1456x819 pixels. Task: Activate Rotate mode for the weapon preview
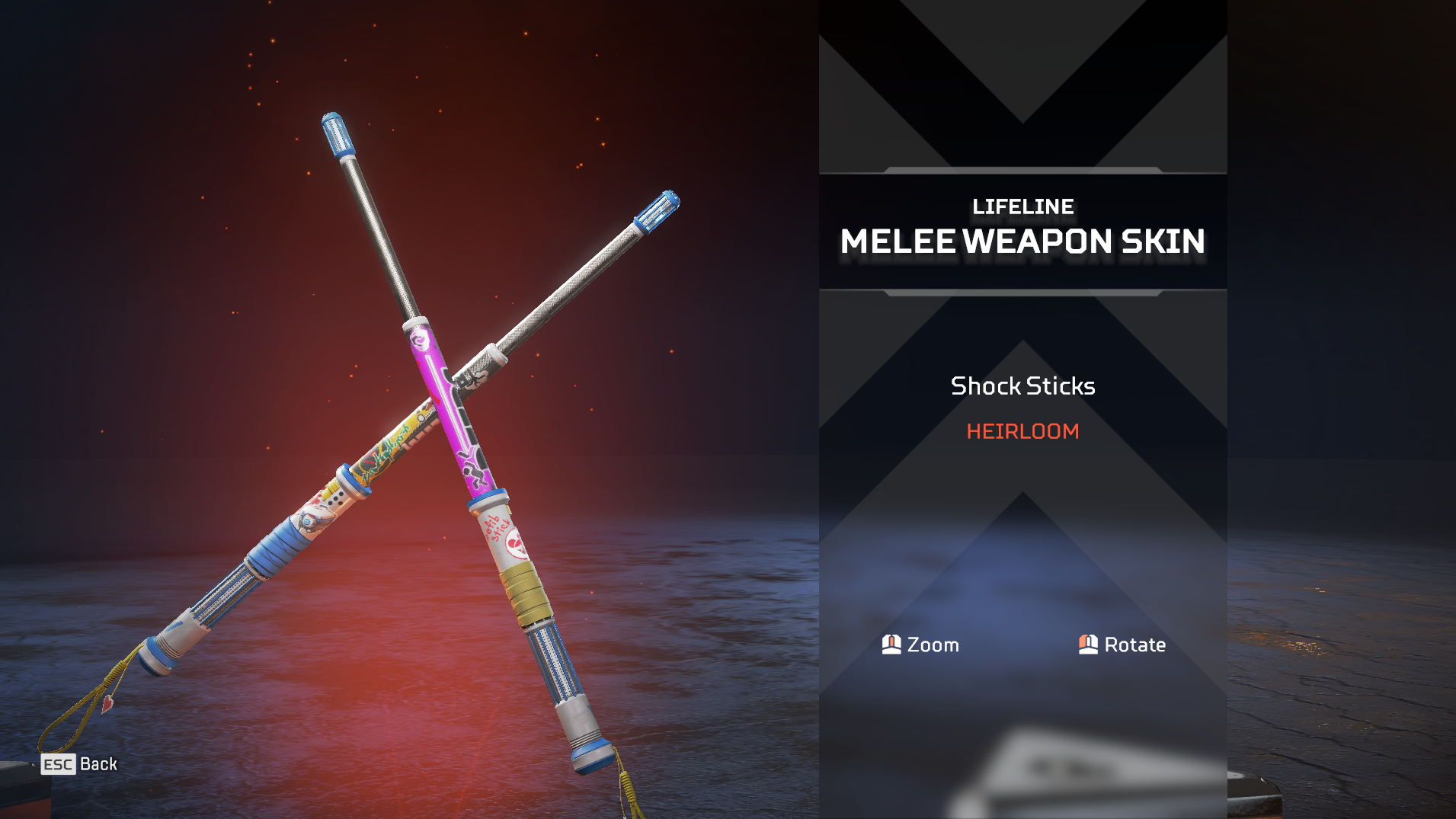[x=1122, y=645]
